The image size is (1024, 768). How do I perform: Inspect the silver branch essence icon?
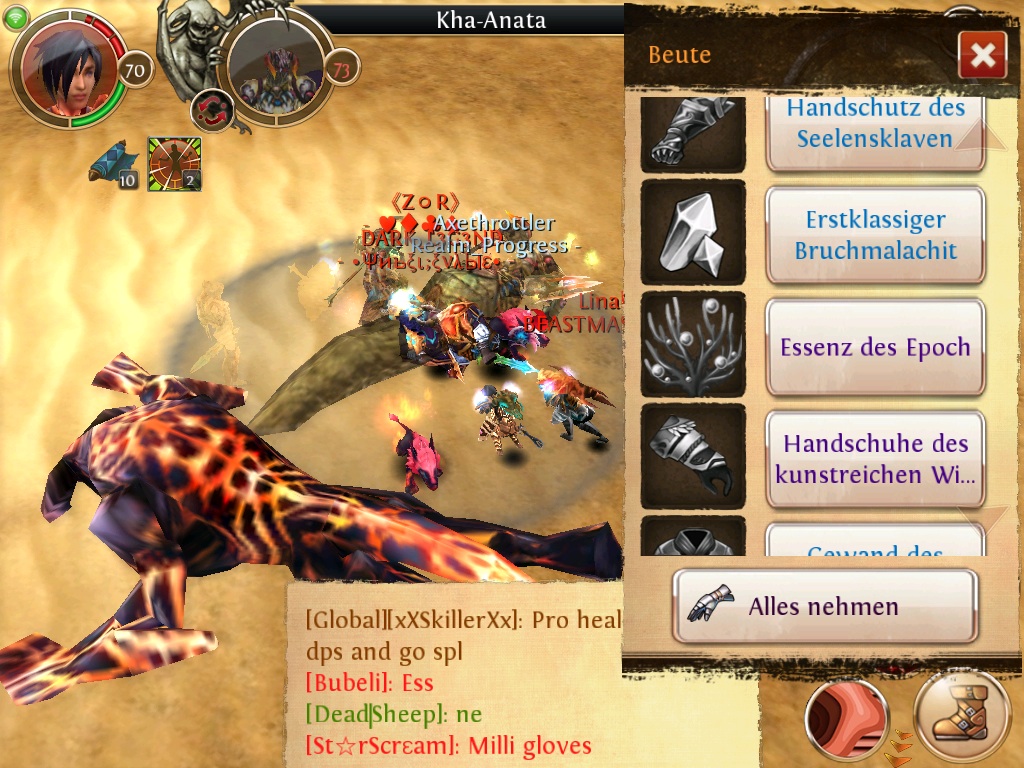coord(692,346)
